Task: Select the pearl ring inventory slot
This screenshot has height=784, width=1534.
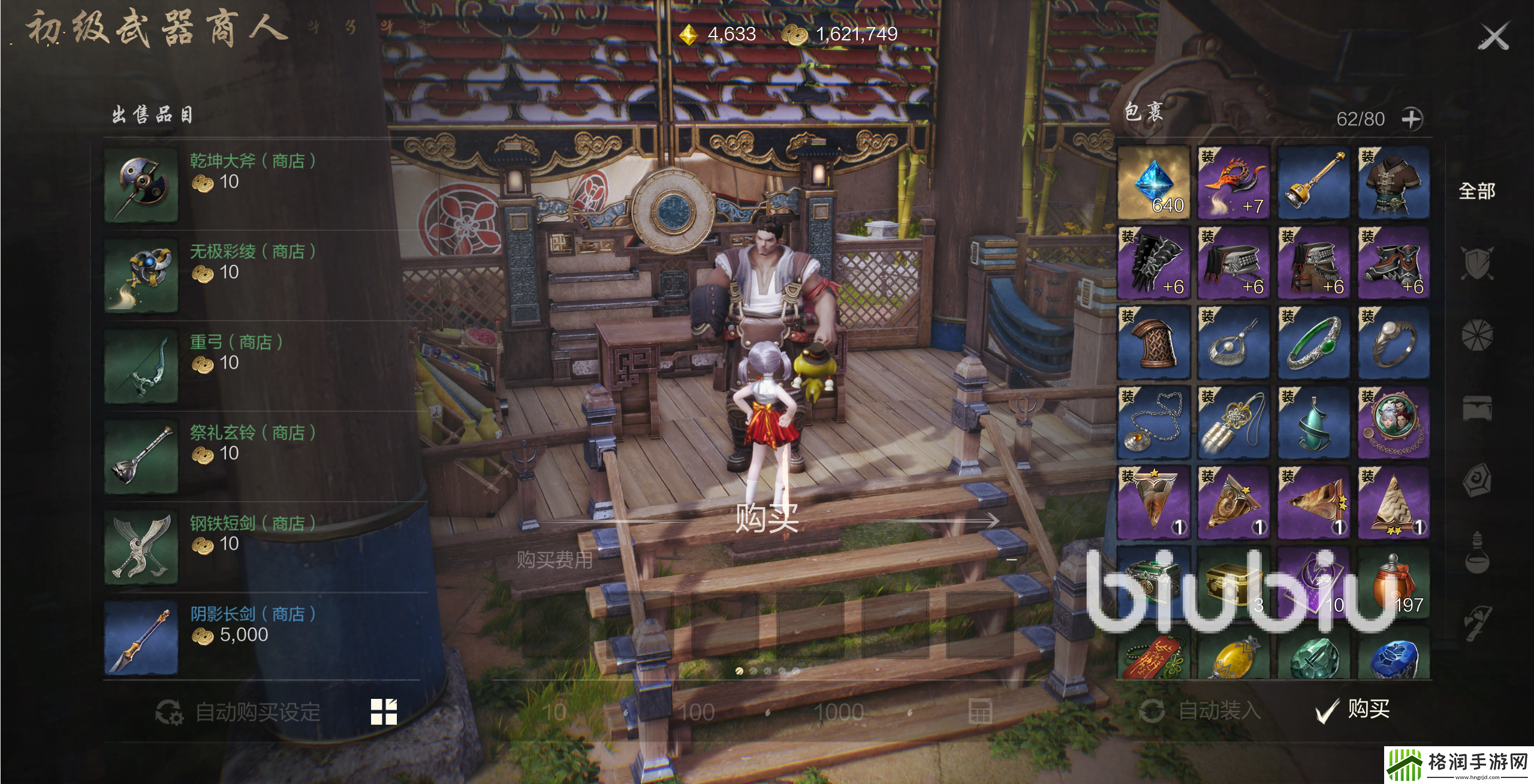Action: coord(1394,342)
